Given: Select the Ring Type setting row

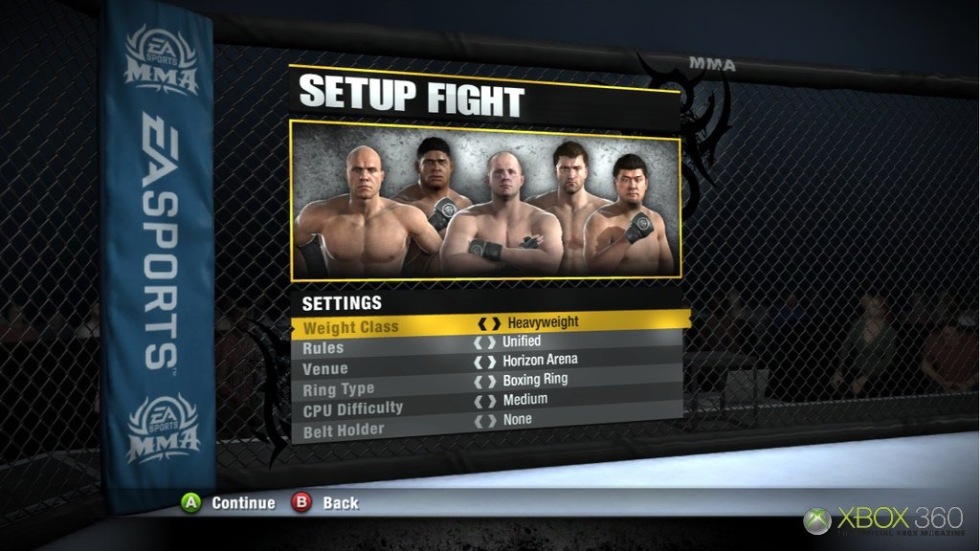Looking at the screenshot, I should [x=338, y=389].
